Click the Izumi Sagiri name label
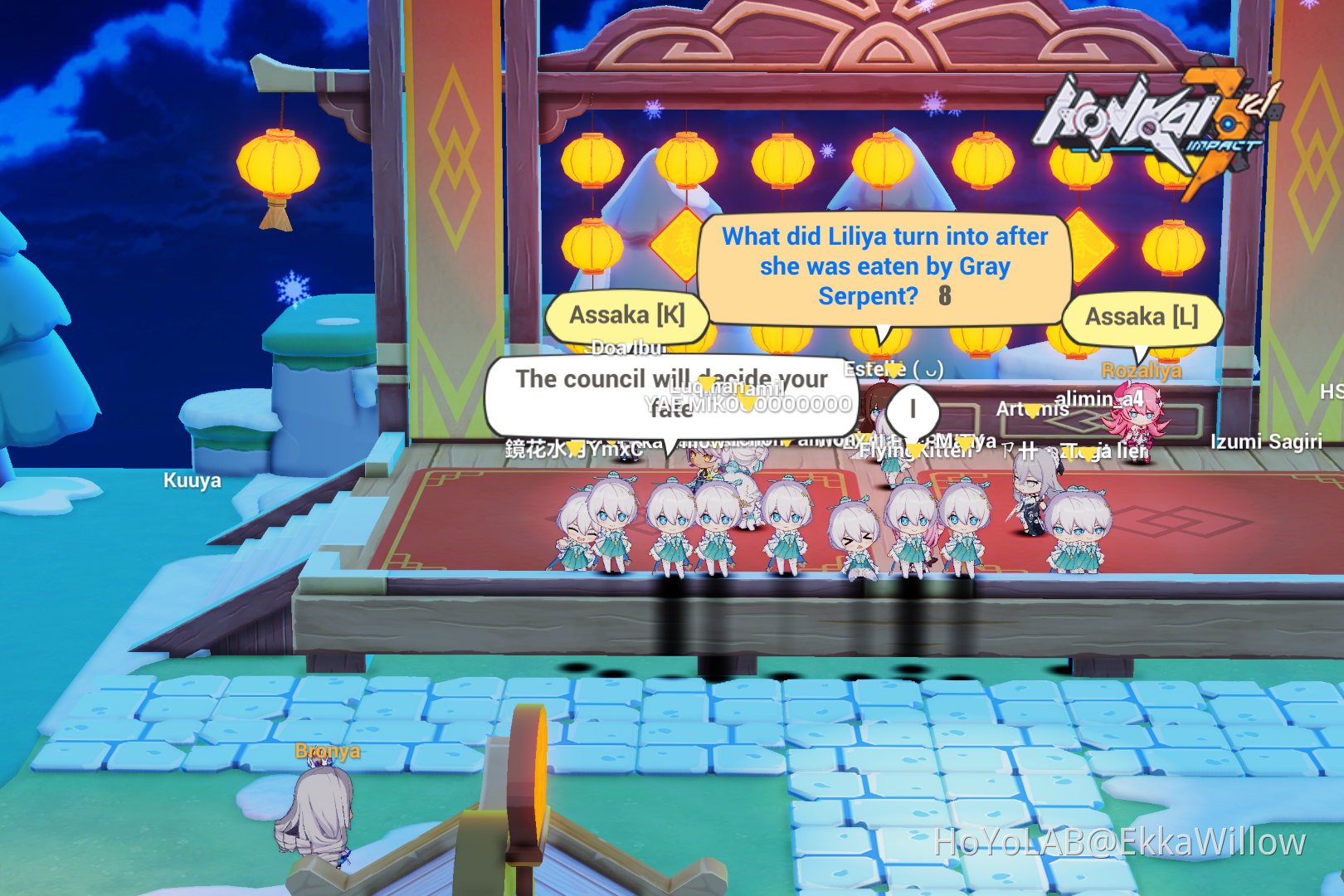 point(1266,443)
